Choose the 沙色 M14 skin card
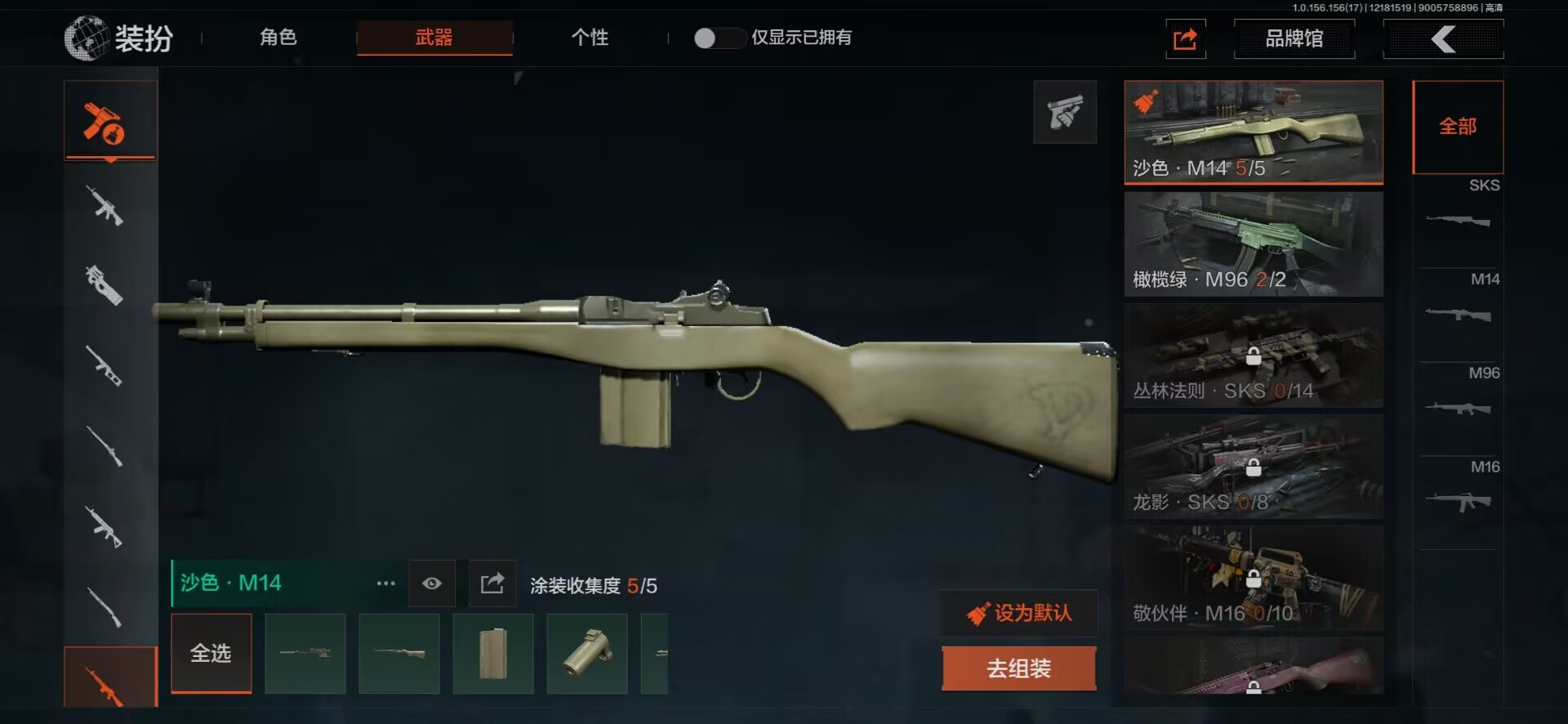Image resolution: width=1568 pixels, height=724 pixels. [1253, 132]
